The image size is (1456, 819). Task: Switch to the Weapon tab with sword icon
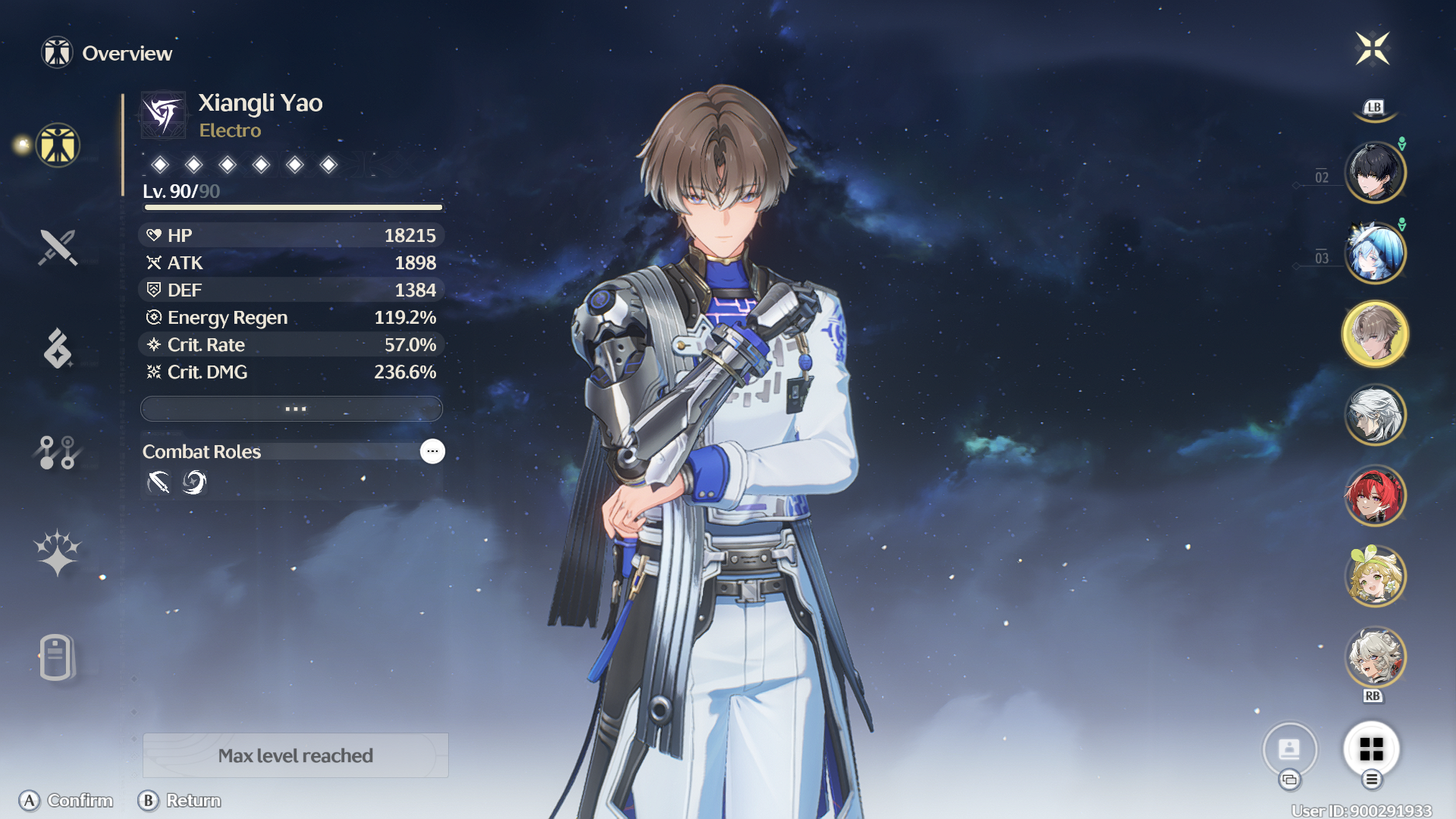(58, 247)
